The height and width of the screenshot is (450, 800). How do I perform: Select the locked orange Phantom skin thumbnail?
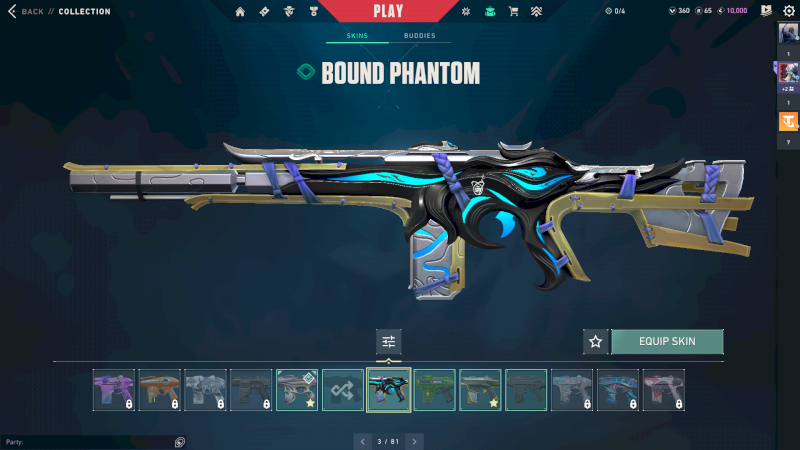pos(159,390)
